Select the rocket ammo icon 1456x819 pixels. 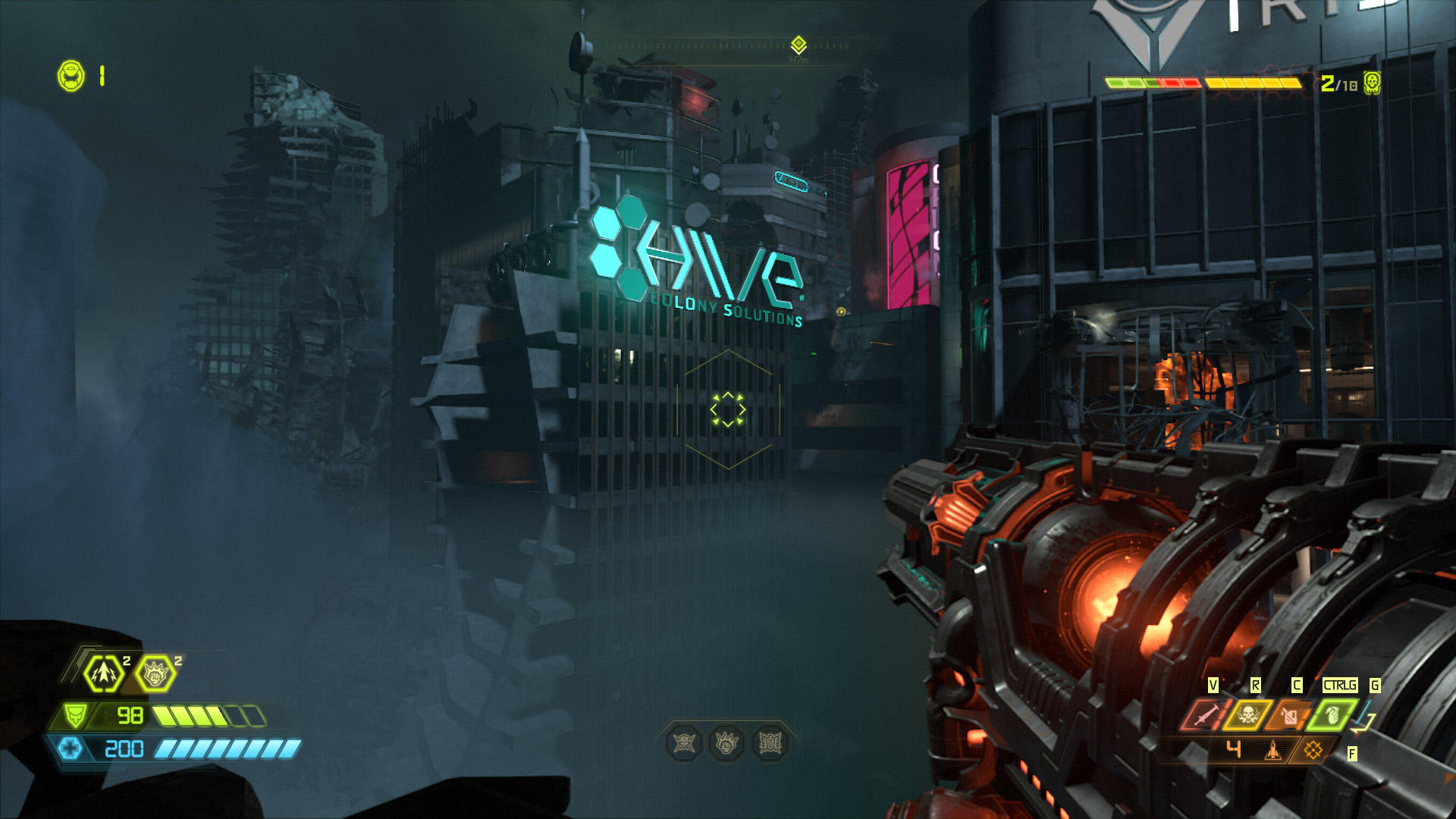[1273, 750]
